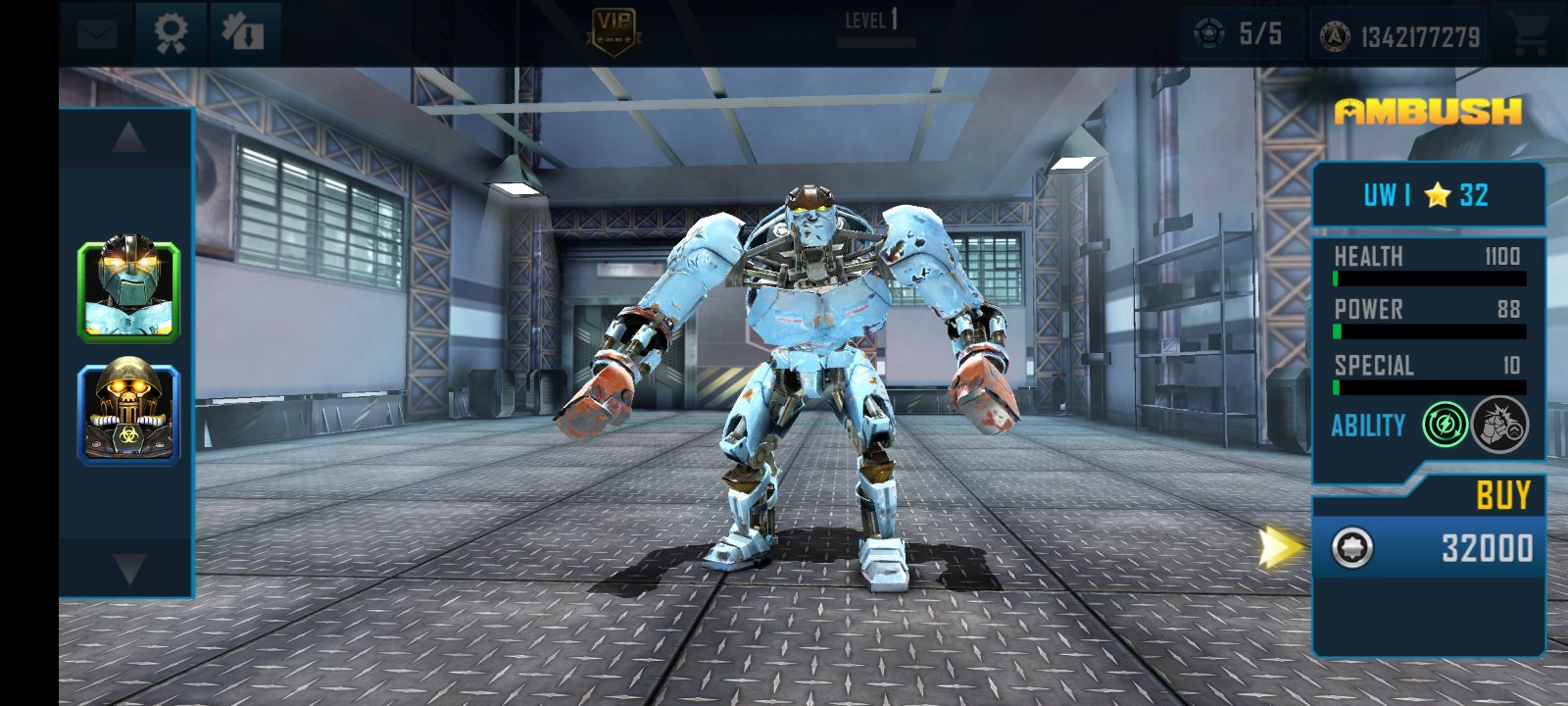Image resolution: width=1568 pixels, height=706 pixels.
Task: Tap the 5/5 energy counter
Action: click(1241, 34)
